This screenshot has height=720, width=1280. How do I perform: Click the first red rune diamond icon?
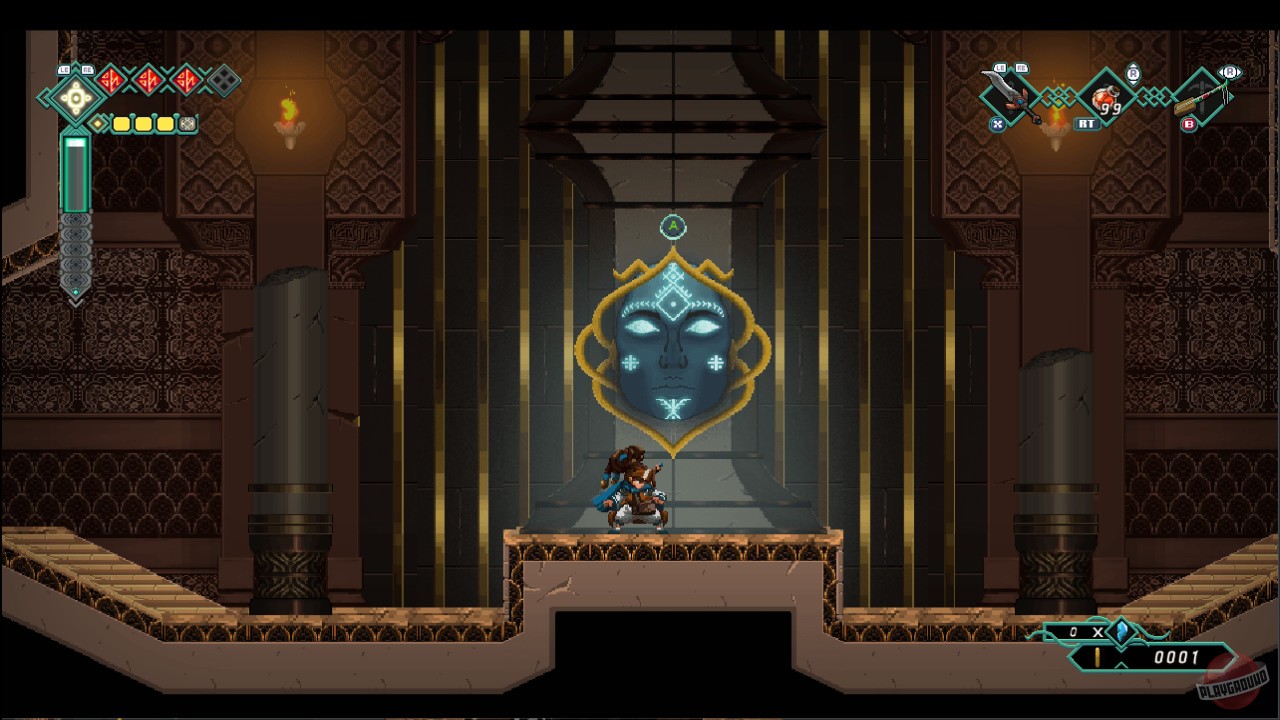[x=112, y=79]
